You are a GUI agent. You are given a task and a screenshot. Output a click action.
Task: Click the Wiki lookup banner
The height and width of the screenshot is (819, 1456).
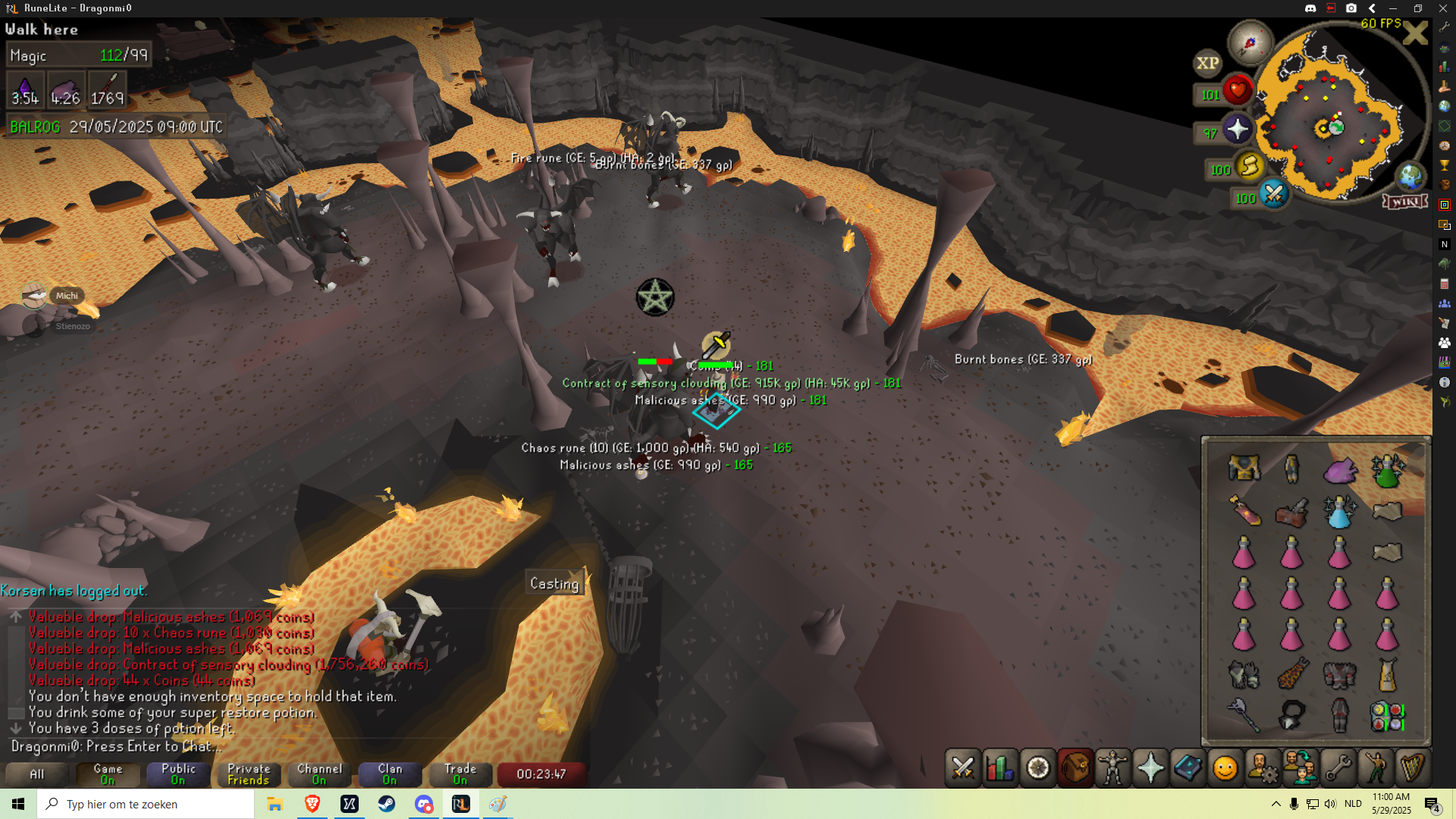[x=1405, y=201]
